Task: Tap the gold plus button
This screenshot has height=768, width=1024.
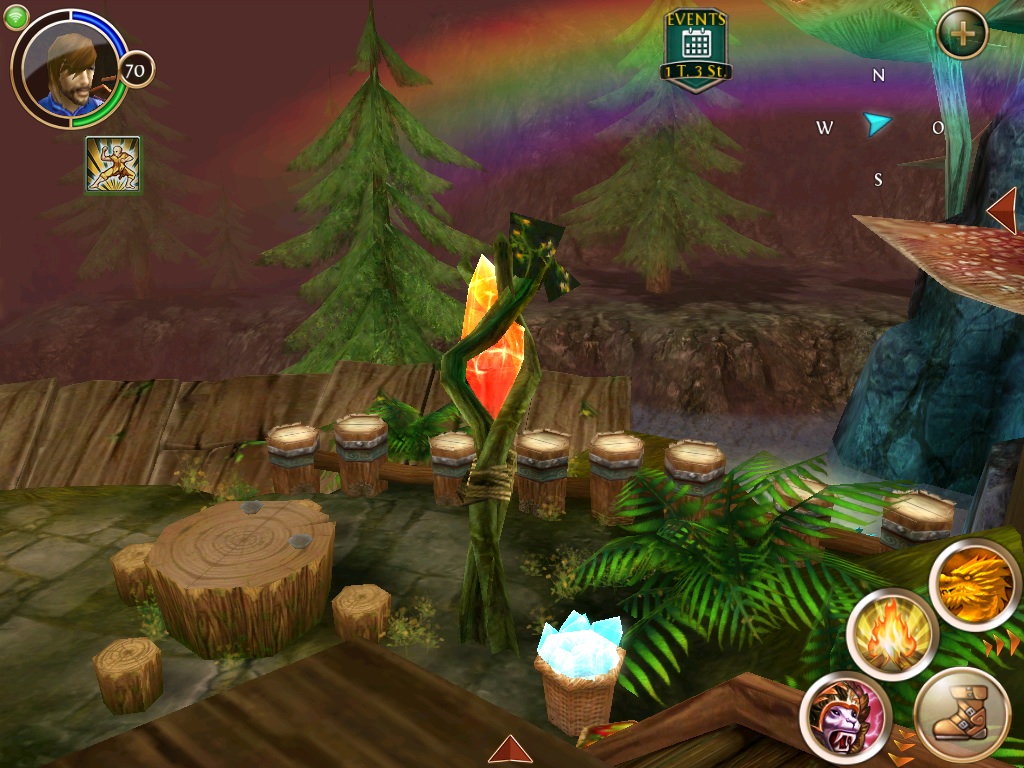Action: [962, 33]
